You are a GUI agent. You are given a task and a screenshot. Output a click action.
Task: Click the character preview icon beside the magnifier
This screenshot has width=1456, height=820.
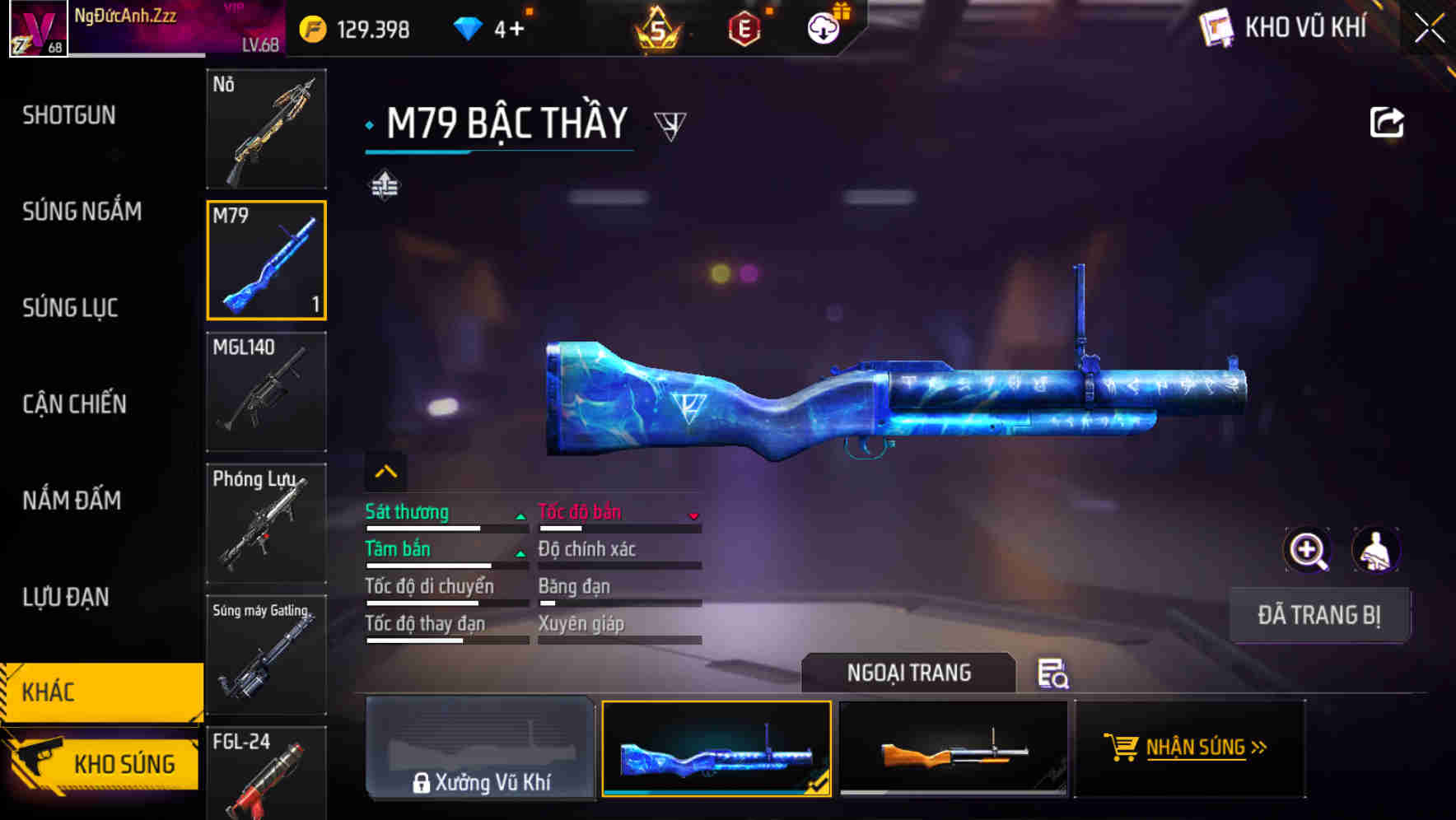pos(1375,550)
